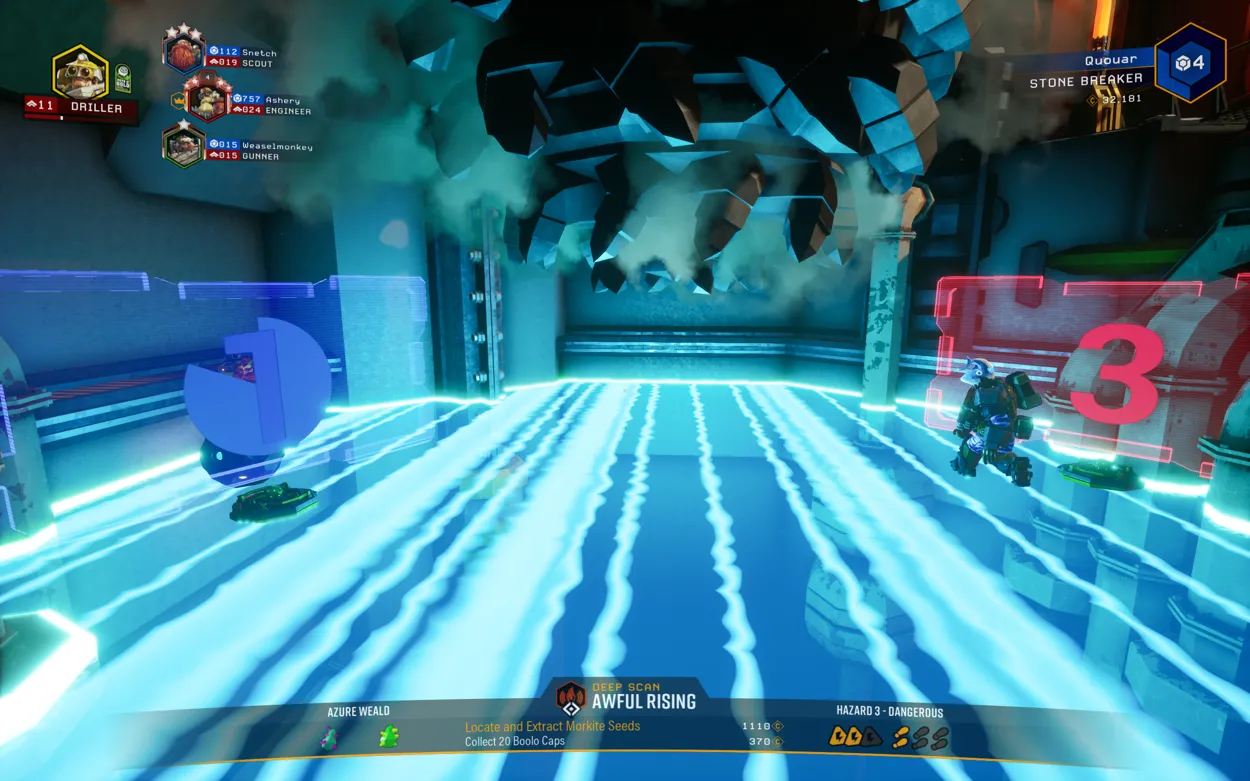Select Ashery's Engineer portrait

[207, 98]
